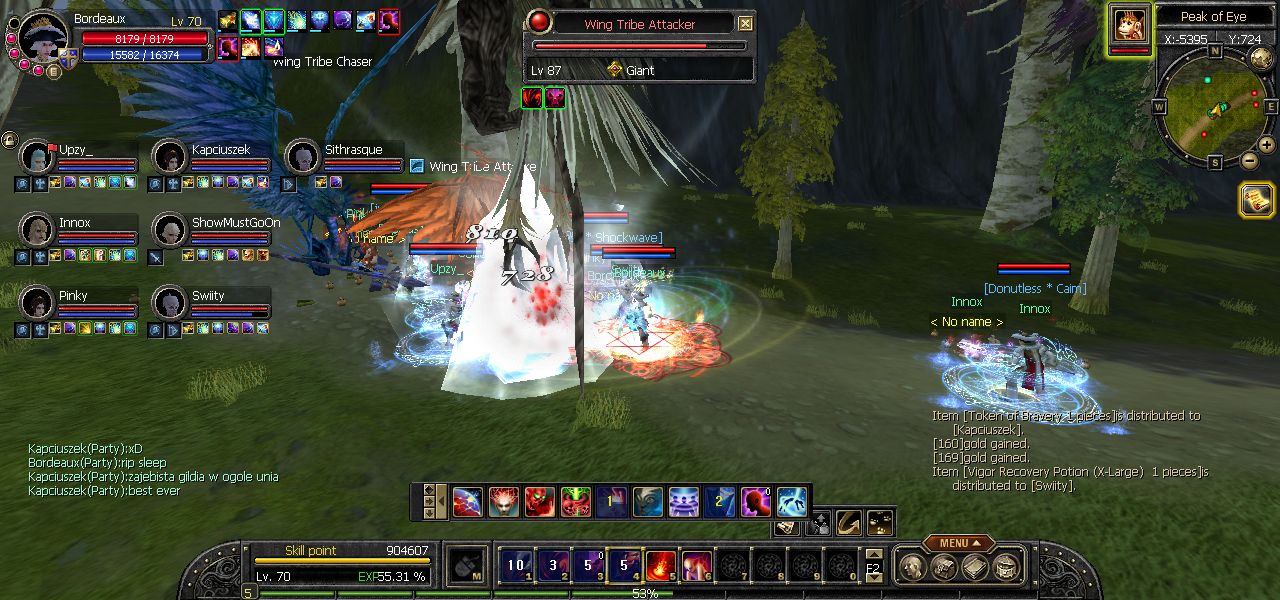This screenshot has height=600, width=1280.
Task: Open the character info menu icon
Action: (x=911, y=568)
